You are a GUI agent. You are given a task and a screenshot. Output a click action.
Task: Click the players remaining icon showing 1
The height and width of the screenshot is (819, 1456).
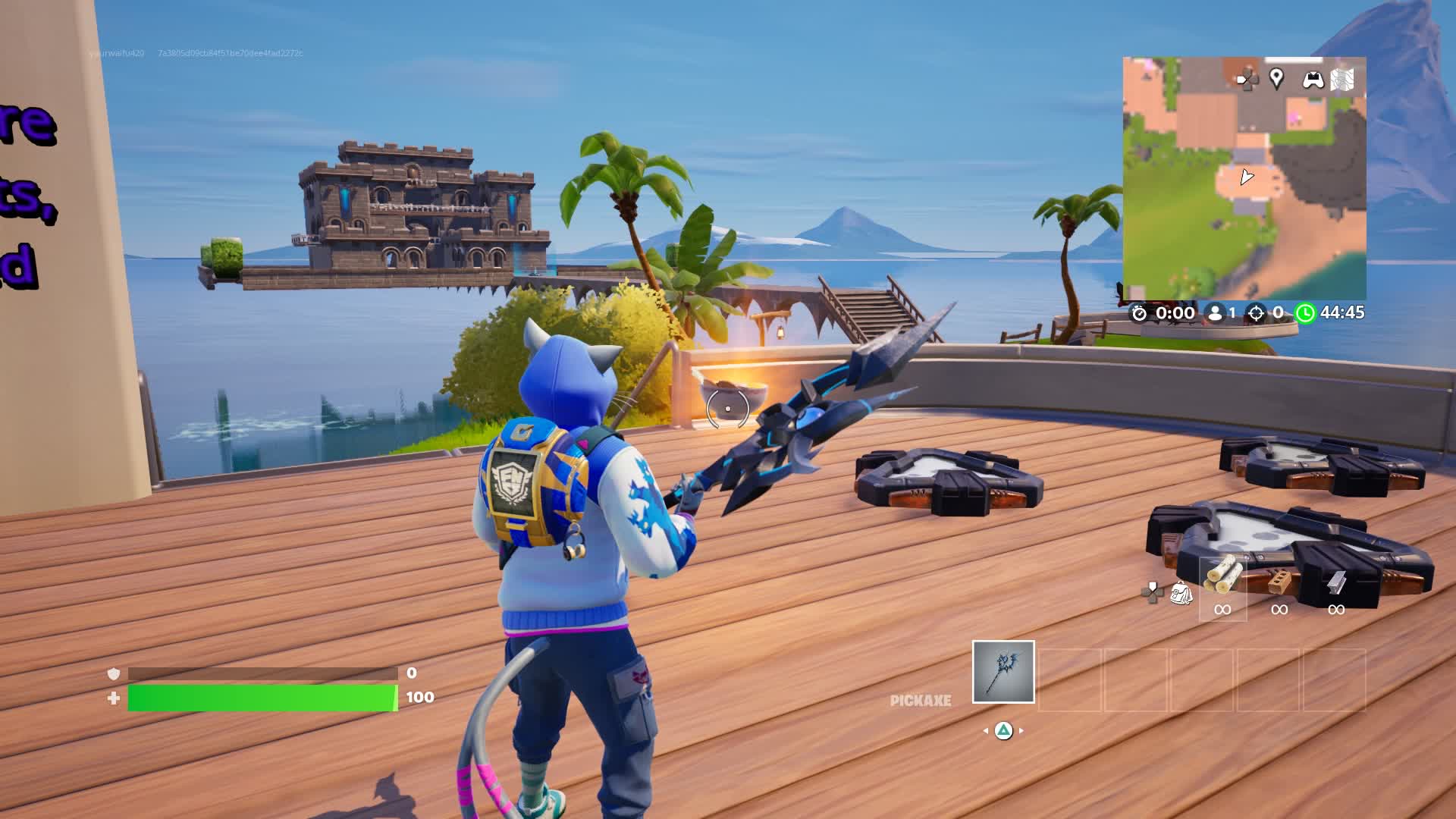coord(1215,312)
